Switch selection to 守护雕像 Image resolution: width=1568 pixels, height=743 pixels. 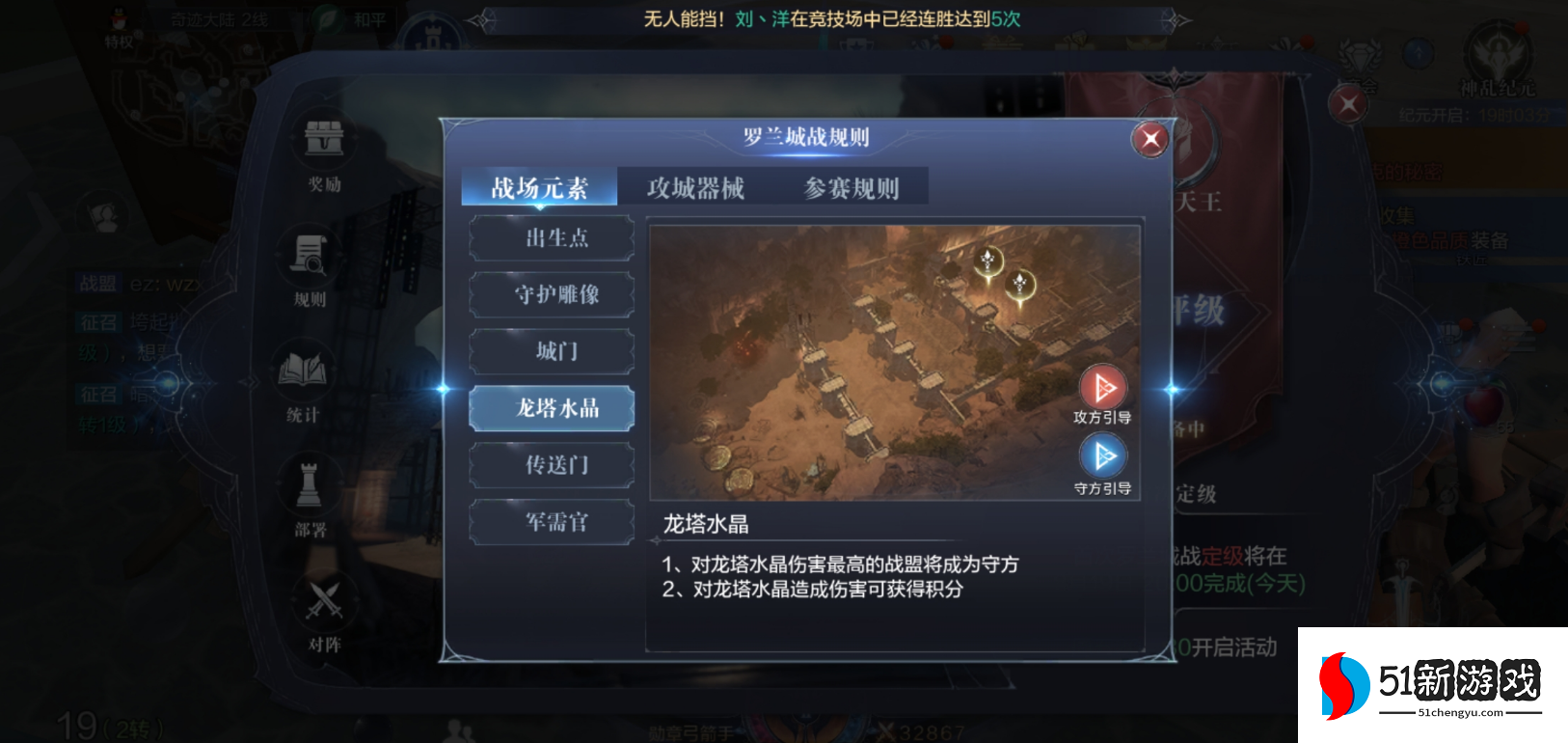tap(552, 294)
